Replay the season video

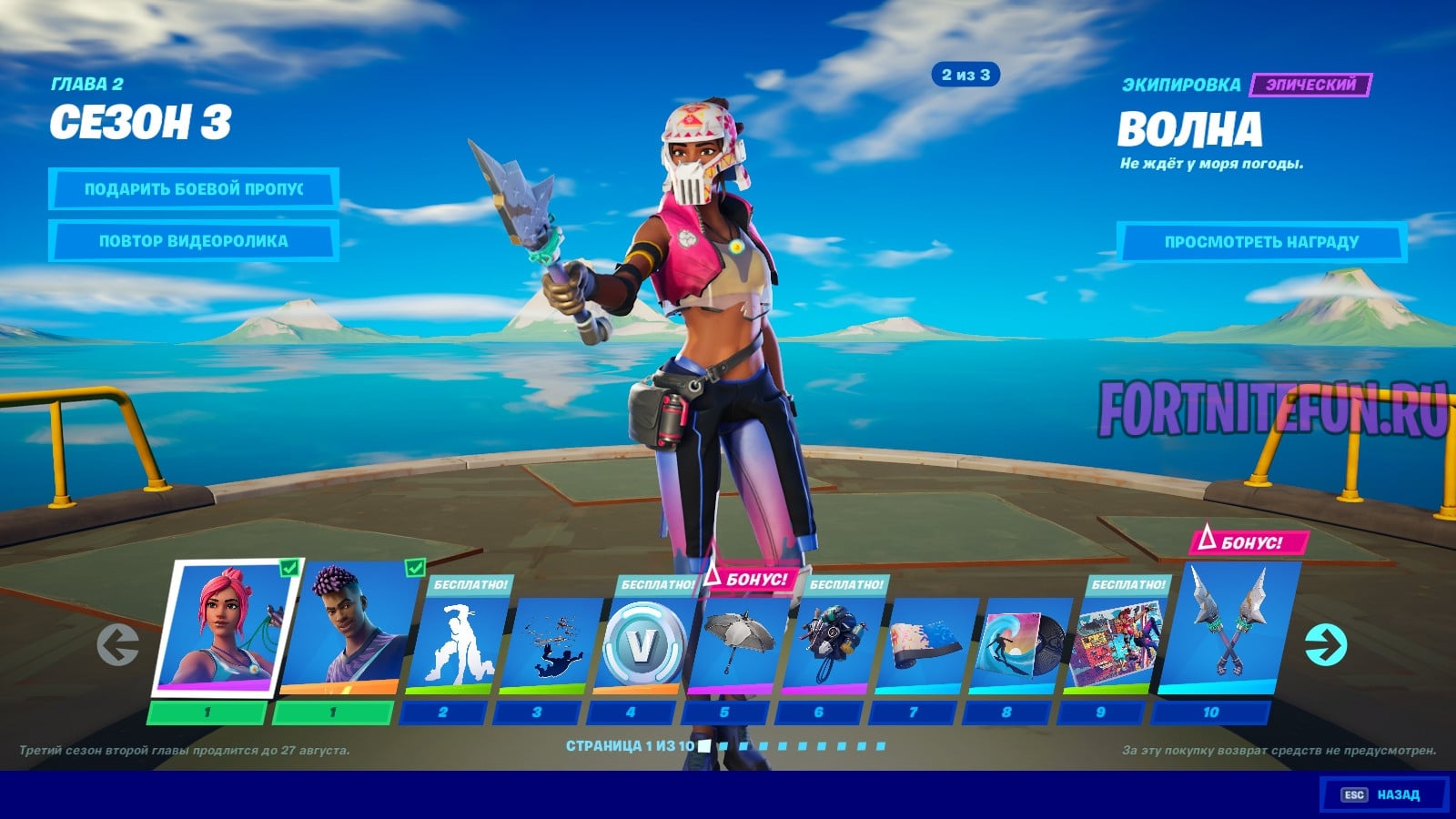point(193,241)
